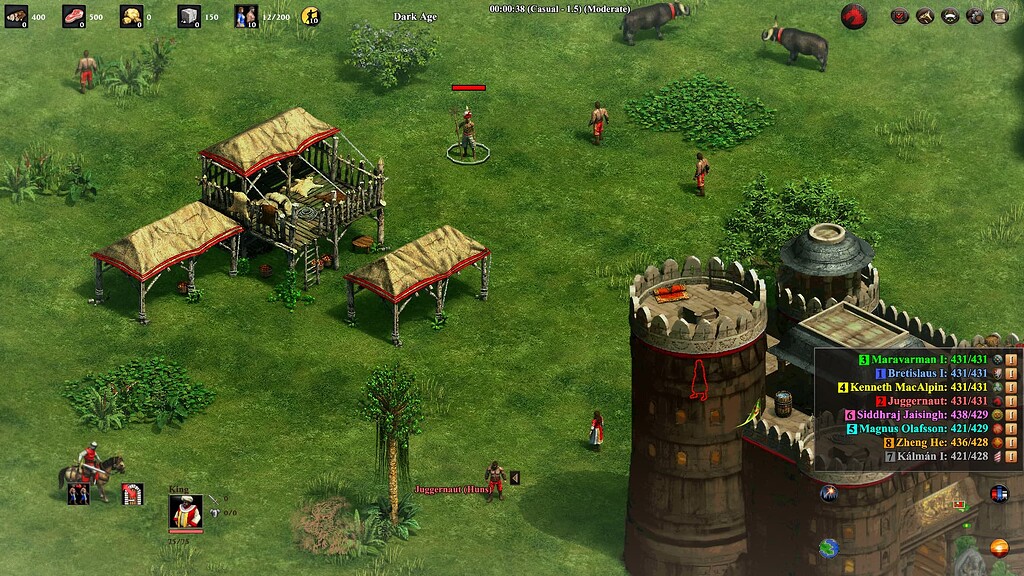
Task: Click the red horse civilization emblem
Action: coord(853,15)
